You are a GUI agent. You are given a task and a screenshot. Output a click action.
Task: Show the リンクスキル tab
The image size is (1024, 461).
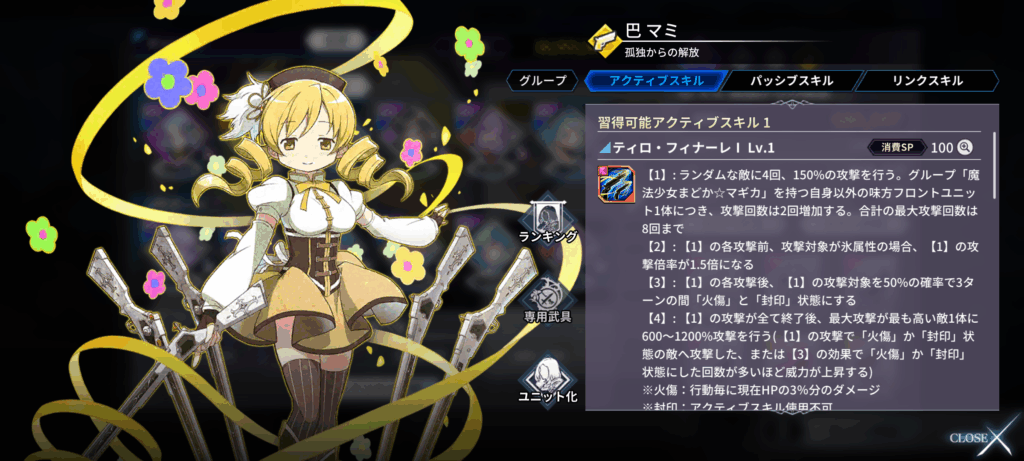[x=927, y=81]
